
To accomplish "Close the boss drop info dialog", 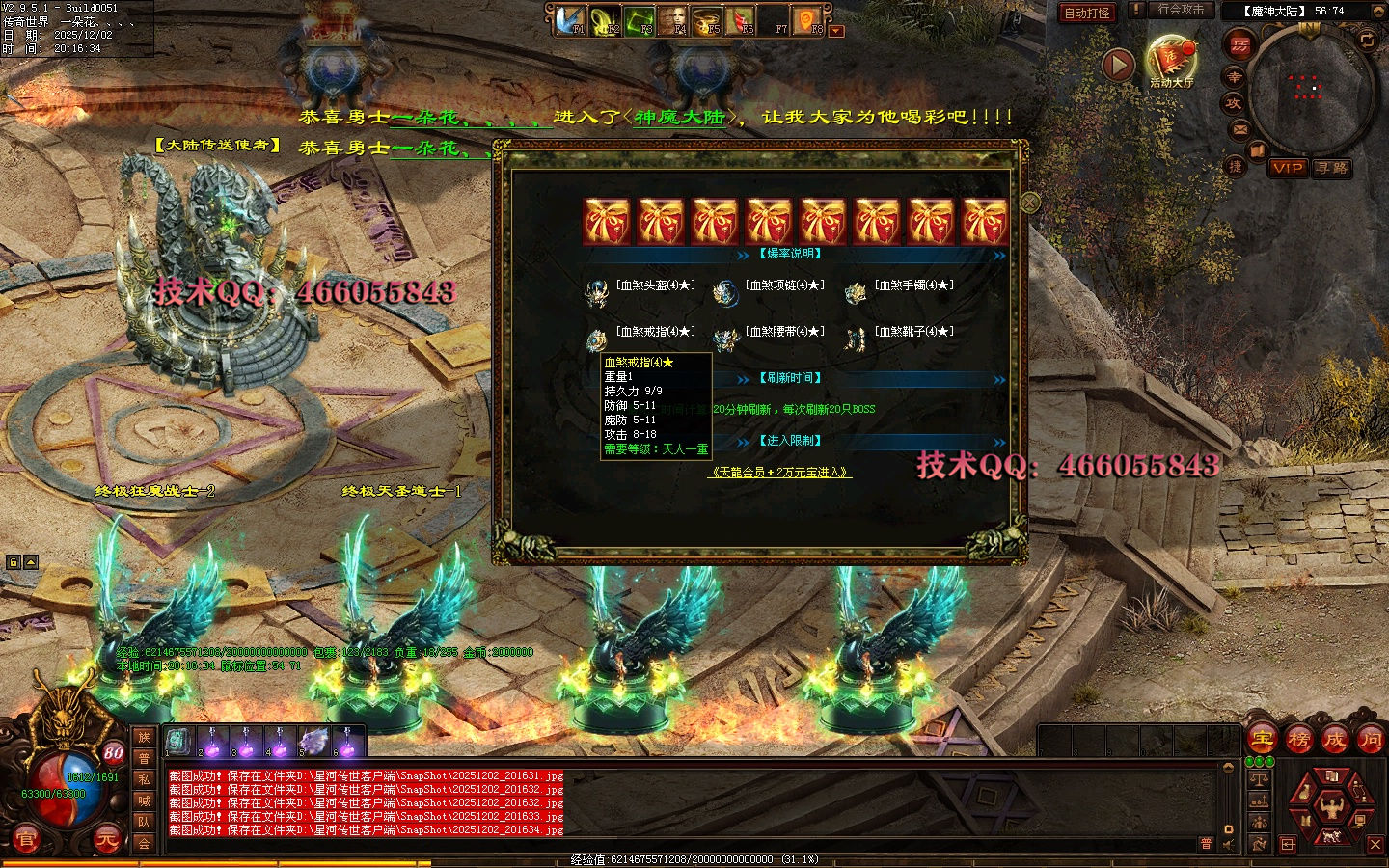I will (x=1030, y=203).
